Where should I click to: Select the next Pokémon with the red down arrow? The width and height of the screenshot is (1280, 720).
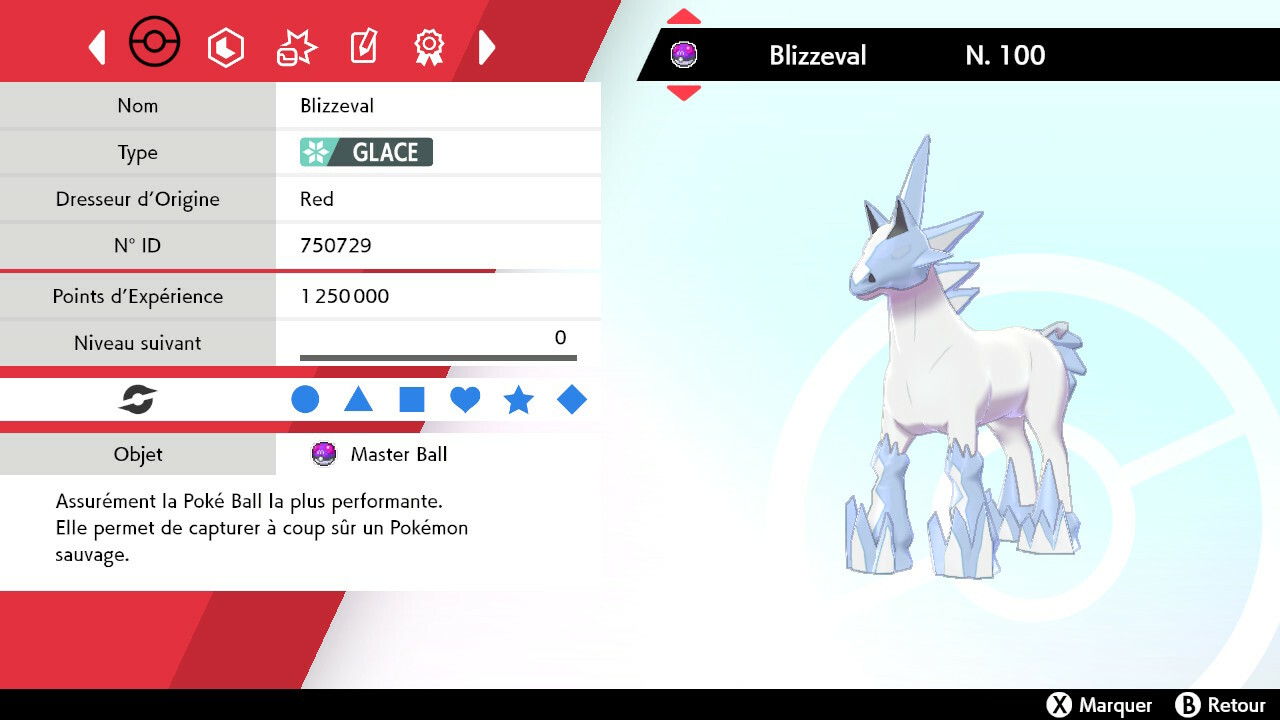click(x=683, y=93)
